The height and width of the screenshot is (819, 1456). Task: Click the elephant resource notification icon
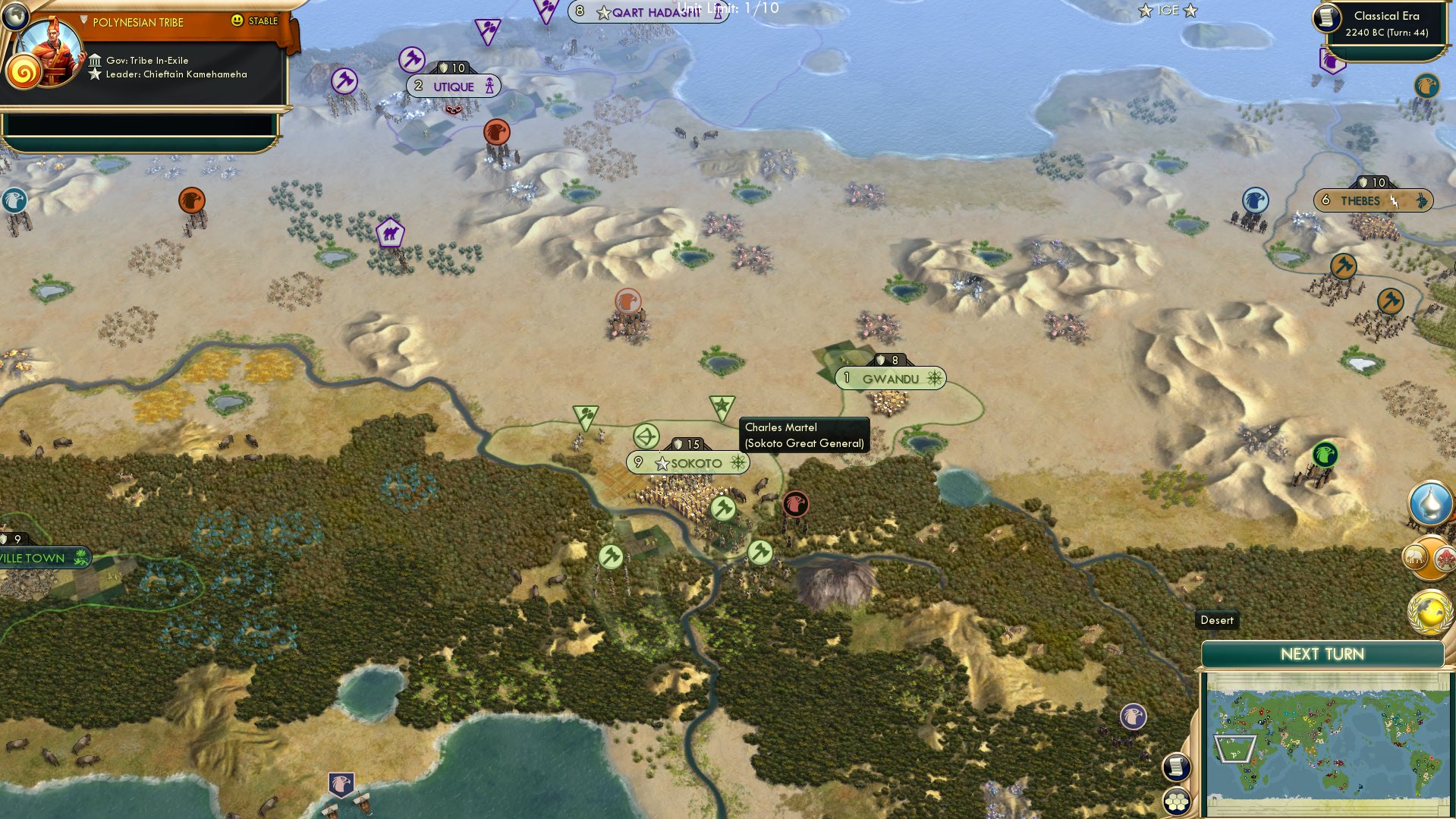[x=1417, y=556]
